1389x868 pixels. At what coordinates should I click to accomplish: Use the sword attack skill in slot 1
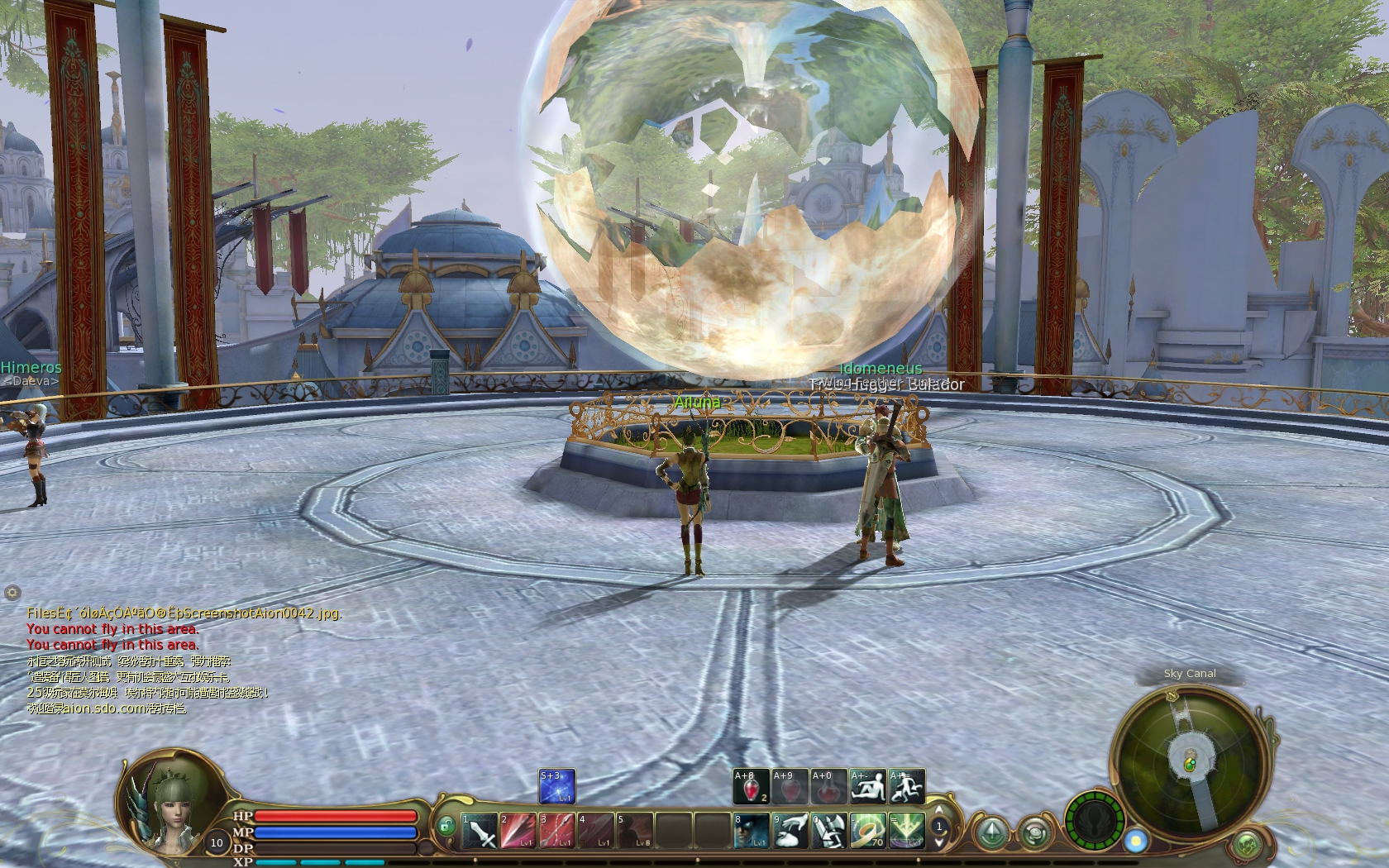[x=480, y=831]
